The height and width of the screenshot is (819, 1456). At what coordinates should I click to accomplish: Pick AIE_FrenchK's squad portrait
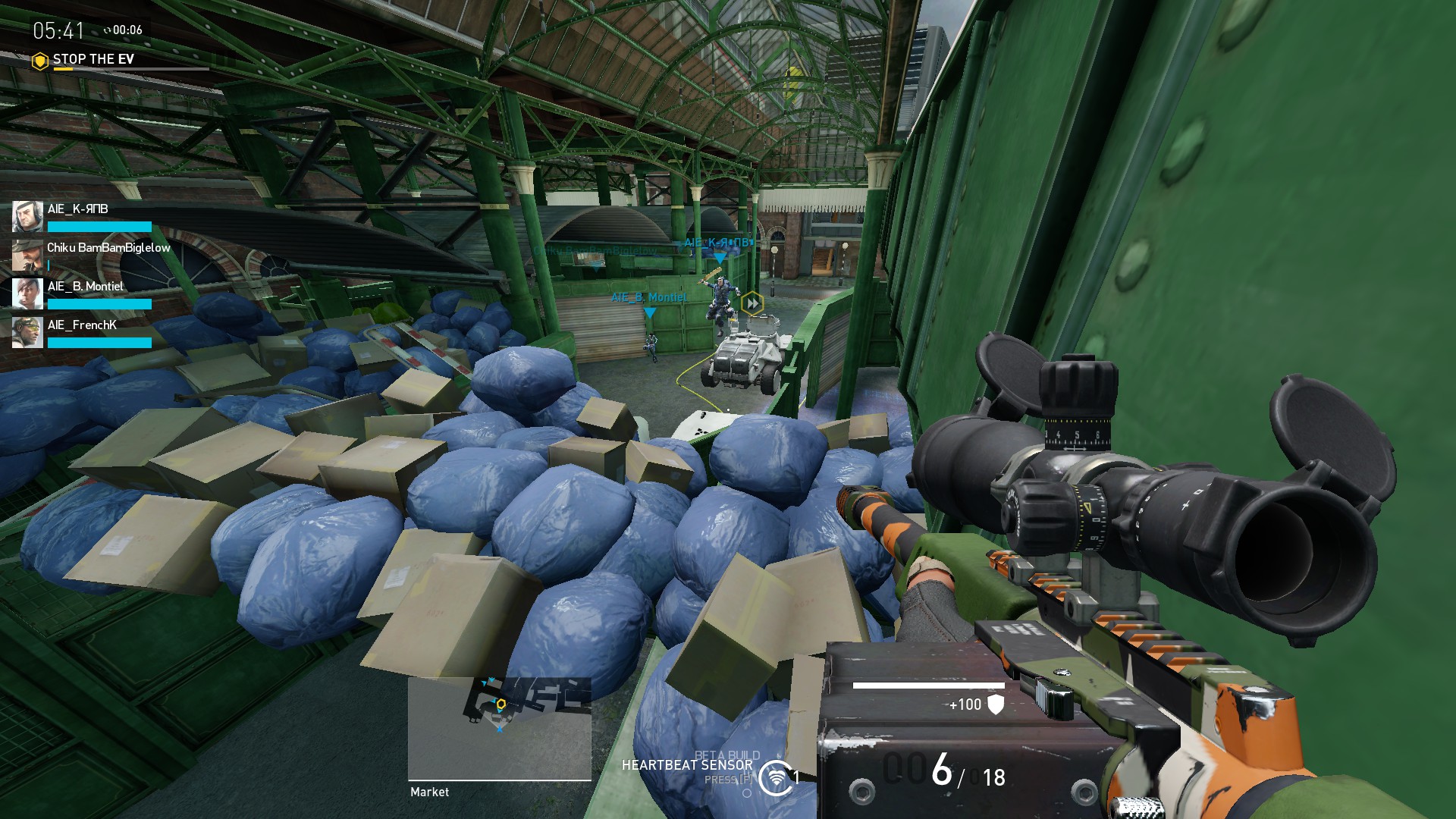[x=27, y=333]
